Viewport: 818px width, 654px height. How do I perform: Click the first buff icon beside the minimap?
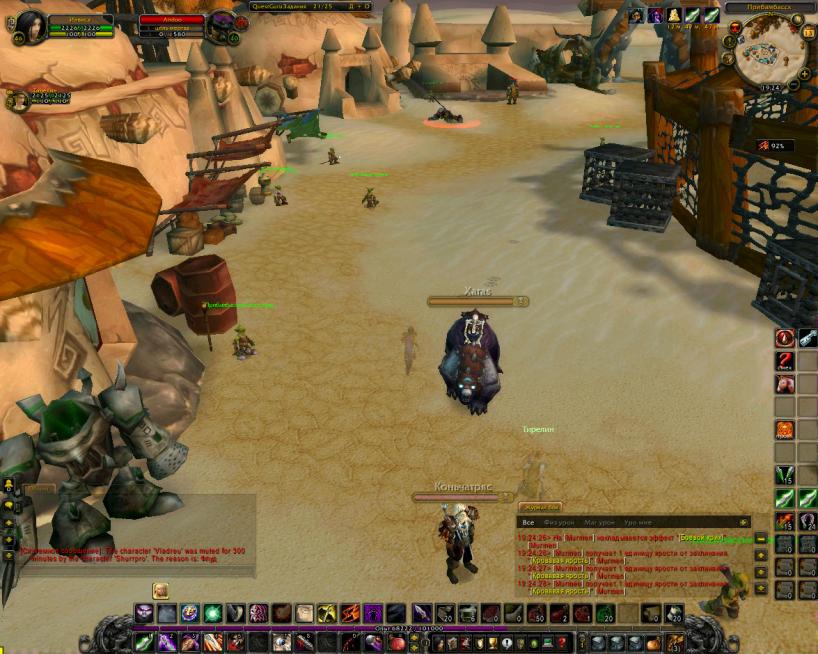coord(636,15)
